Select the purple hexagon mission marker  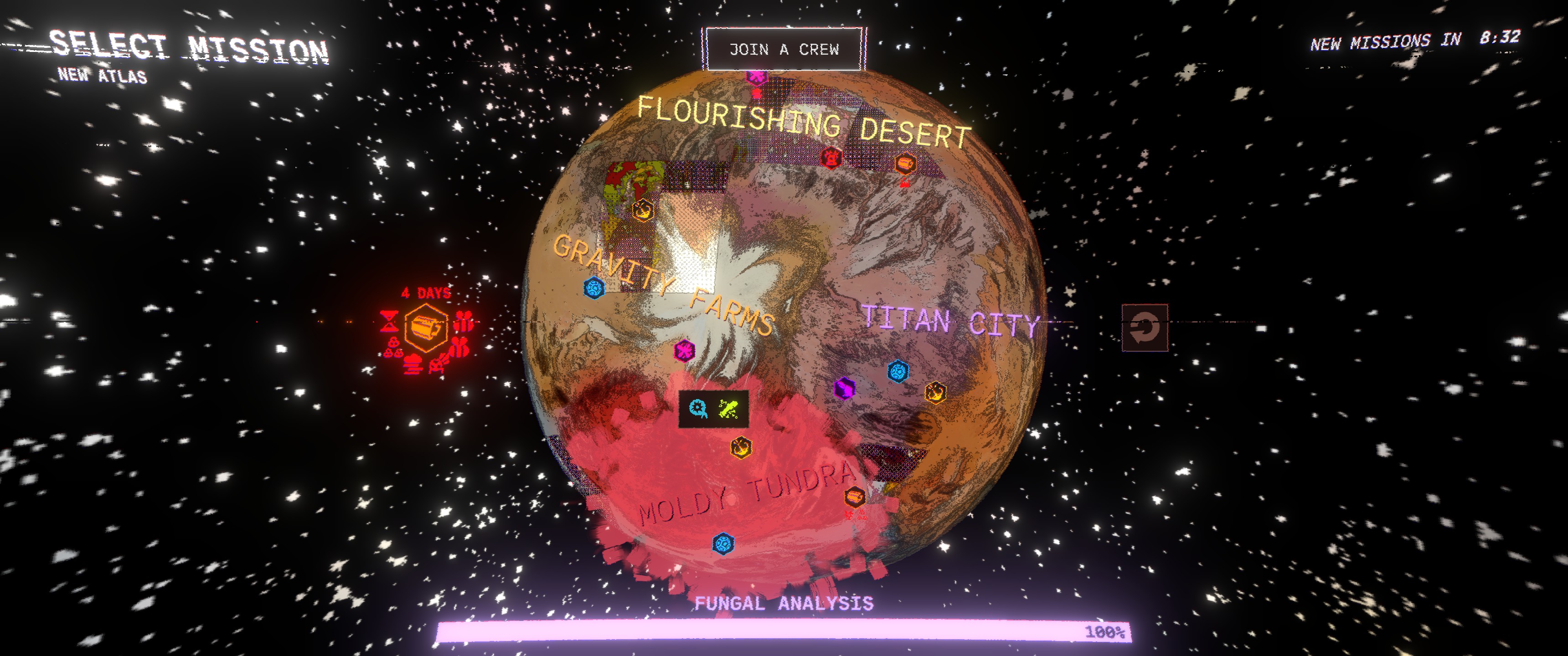point(844,388)
